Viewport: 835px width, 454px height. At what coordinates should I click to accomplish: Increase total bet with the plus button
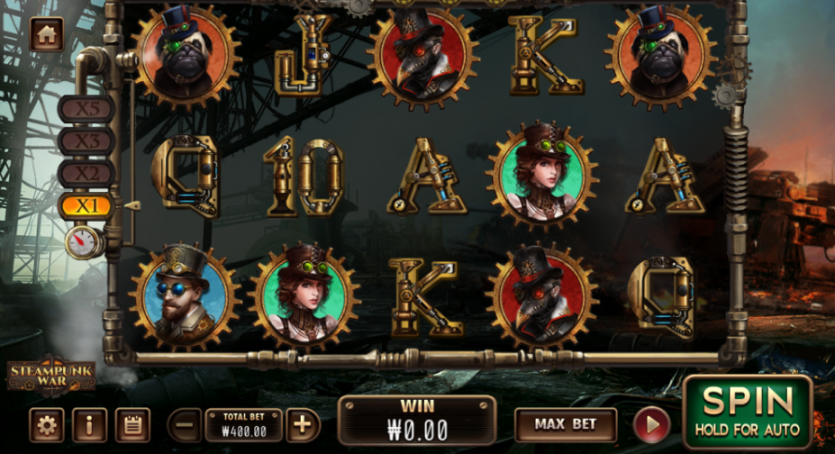(x=302, y=425)
